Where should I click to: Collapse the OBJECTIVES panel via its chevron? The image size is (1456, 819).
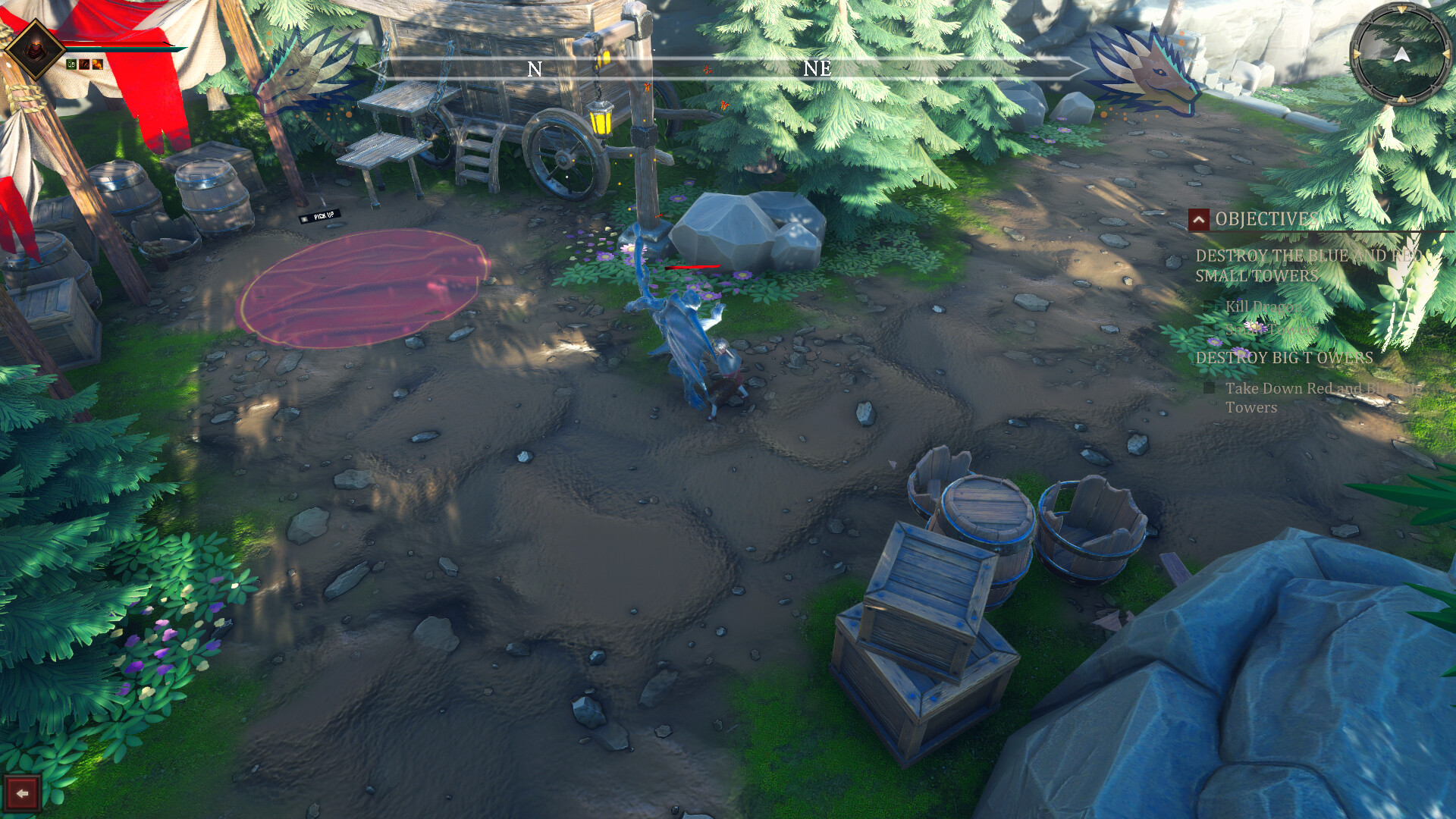coord(1199,221)
